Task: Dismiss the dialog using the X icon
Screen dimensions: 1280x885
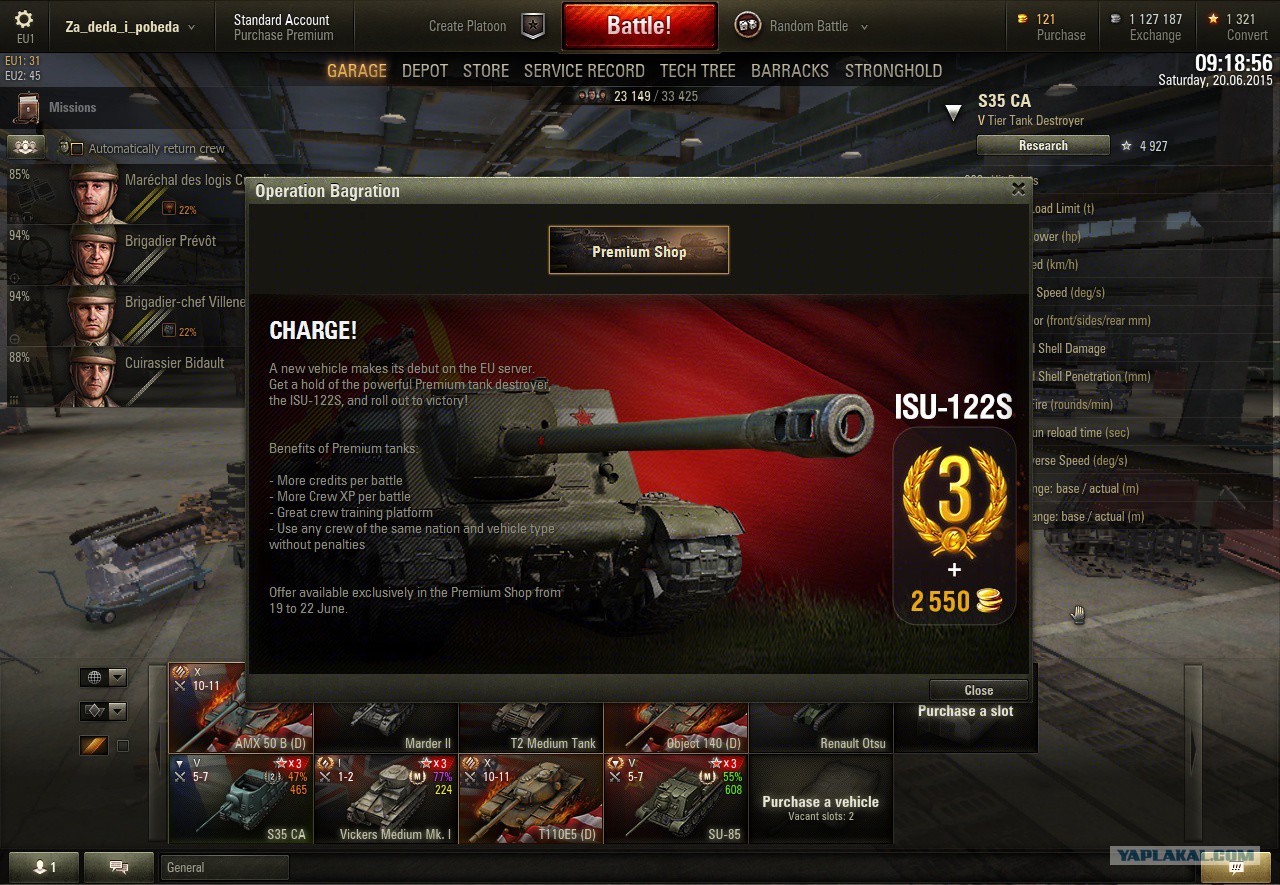Action: click(x=1018, y=188)
